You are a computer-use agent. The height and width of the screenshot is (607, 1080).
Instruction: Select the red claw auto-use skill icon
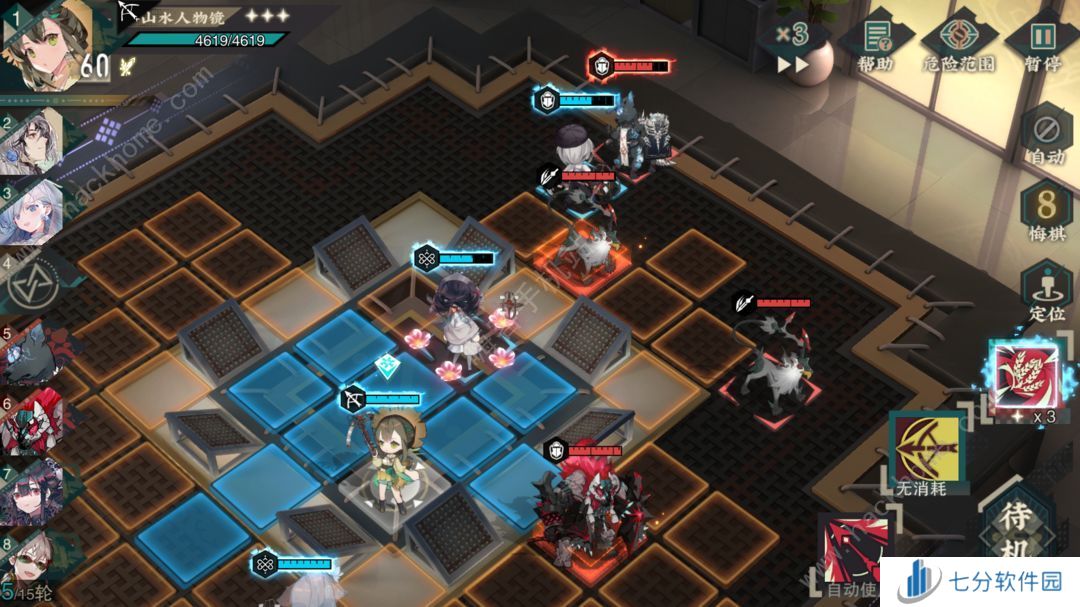point(853,550)
